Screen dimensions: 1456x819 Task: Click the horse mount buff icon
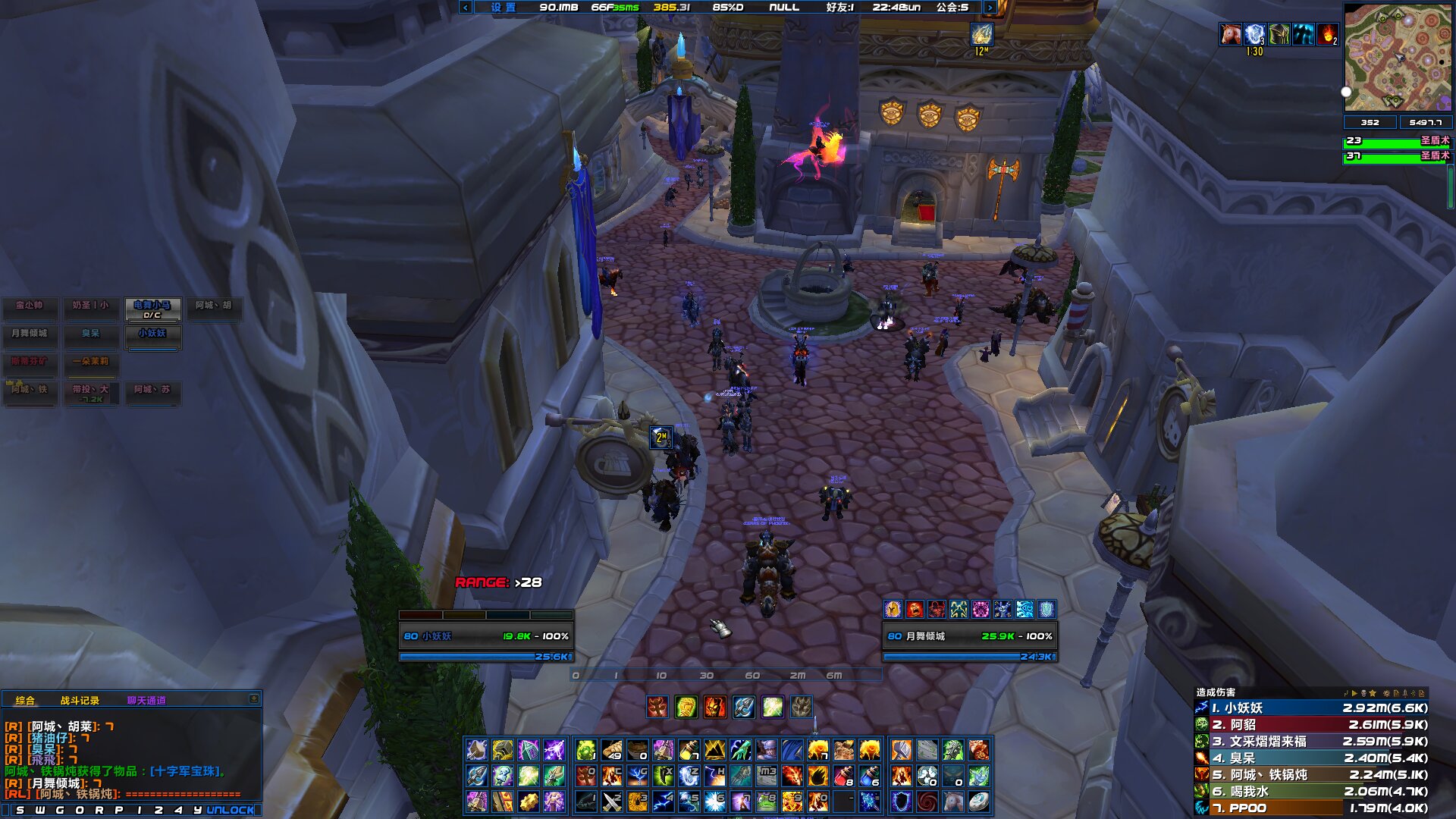point(1230,34)
